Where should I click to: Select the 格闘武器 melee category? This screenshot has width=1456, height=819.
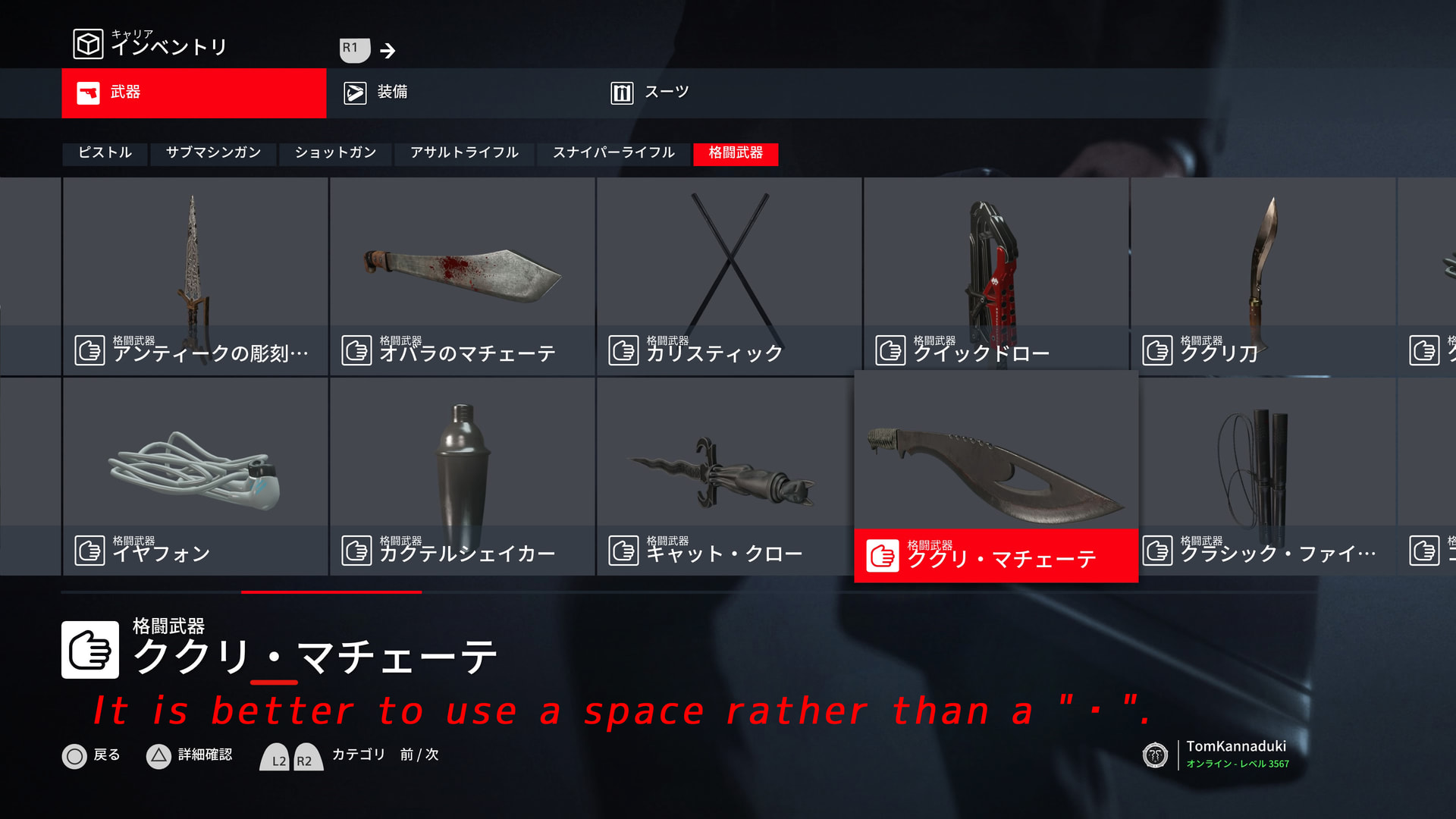(736, 153)
